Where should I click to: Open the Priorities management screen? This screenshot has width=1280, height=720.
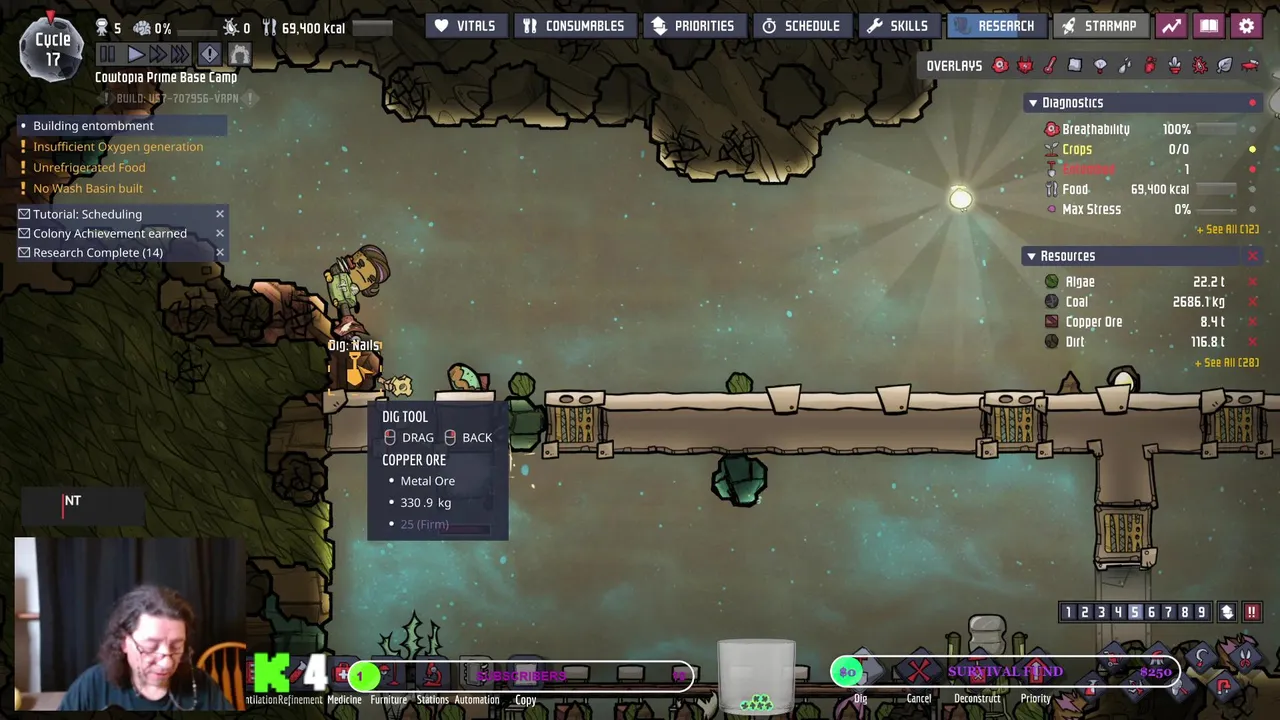click(x=693, y=26)
